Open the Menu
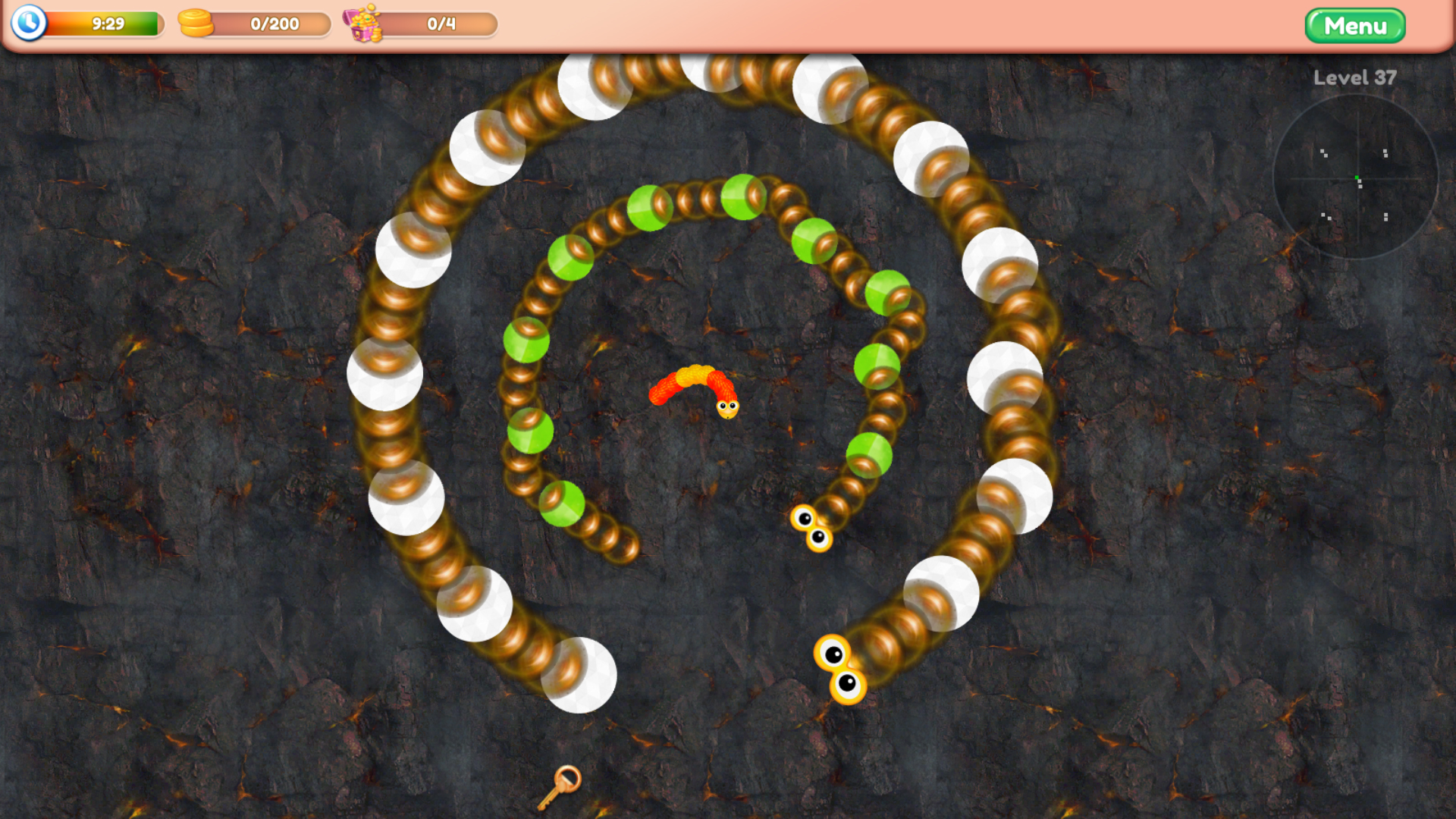Screen dimensions: 1456x819 [x=1354, y=26]
